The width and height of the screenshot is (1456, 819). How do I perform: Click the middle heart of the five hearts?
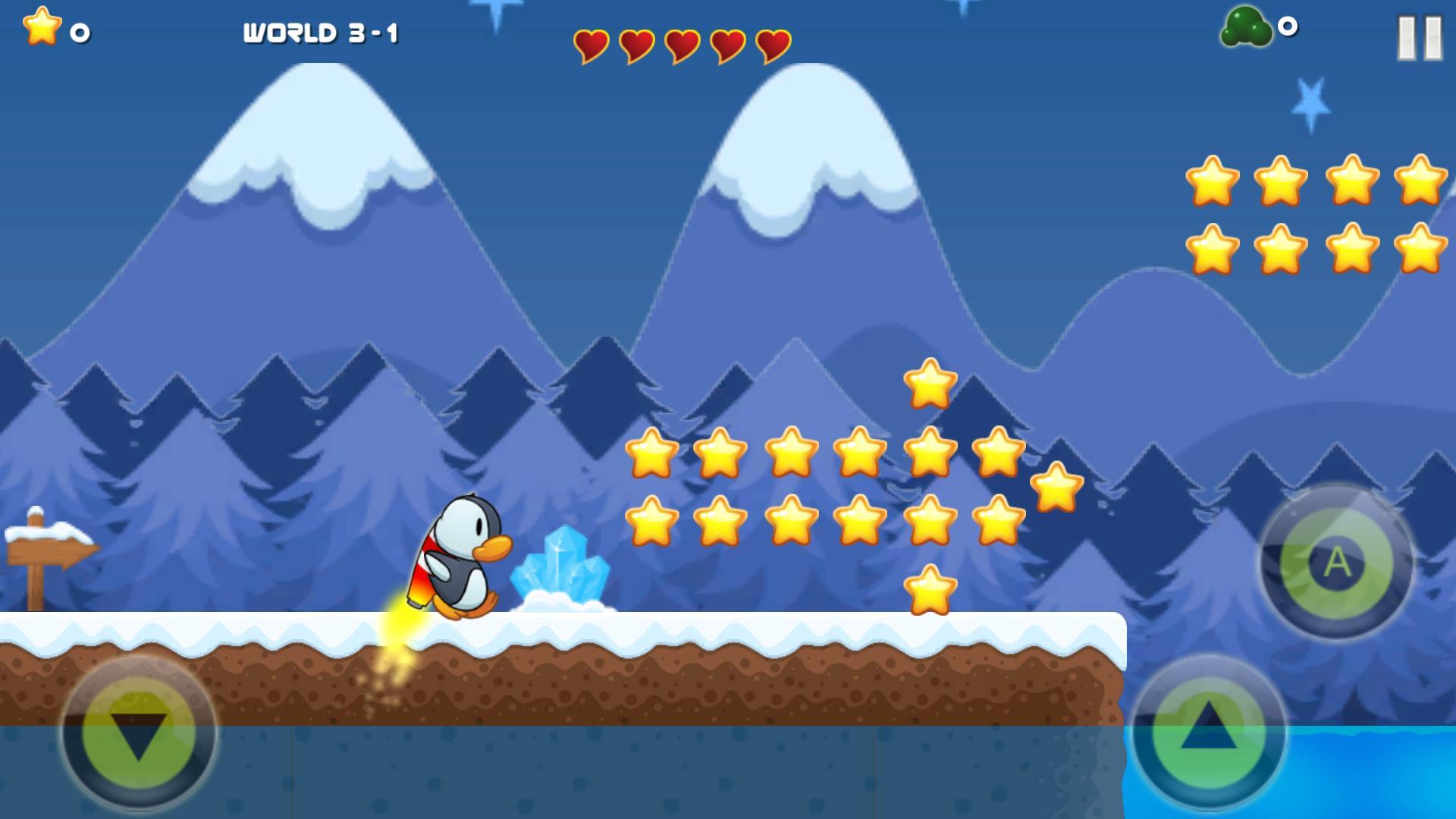(682, 45)
